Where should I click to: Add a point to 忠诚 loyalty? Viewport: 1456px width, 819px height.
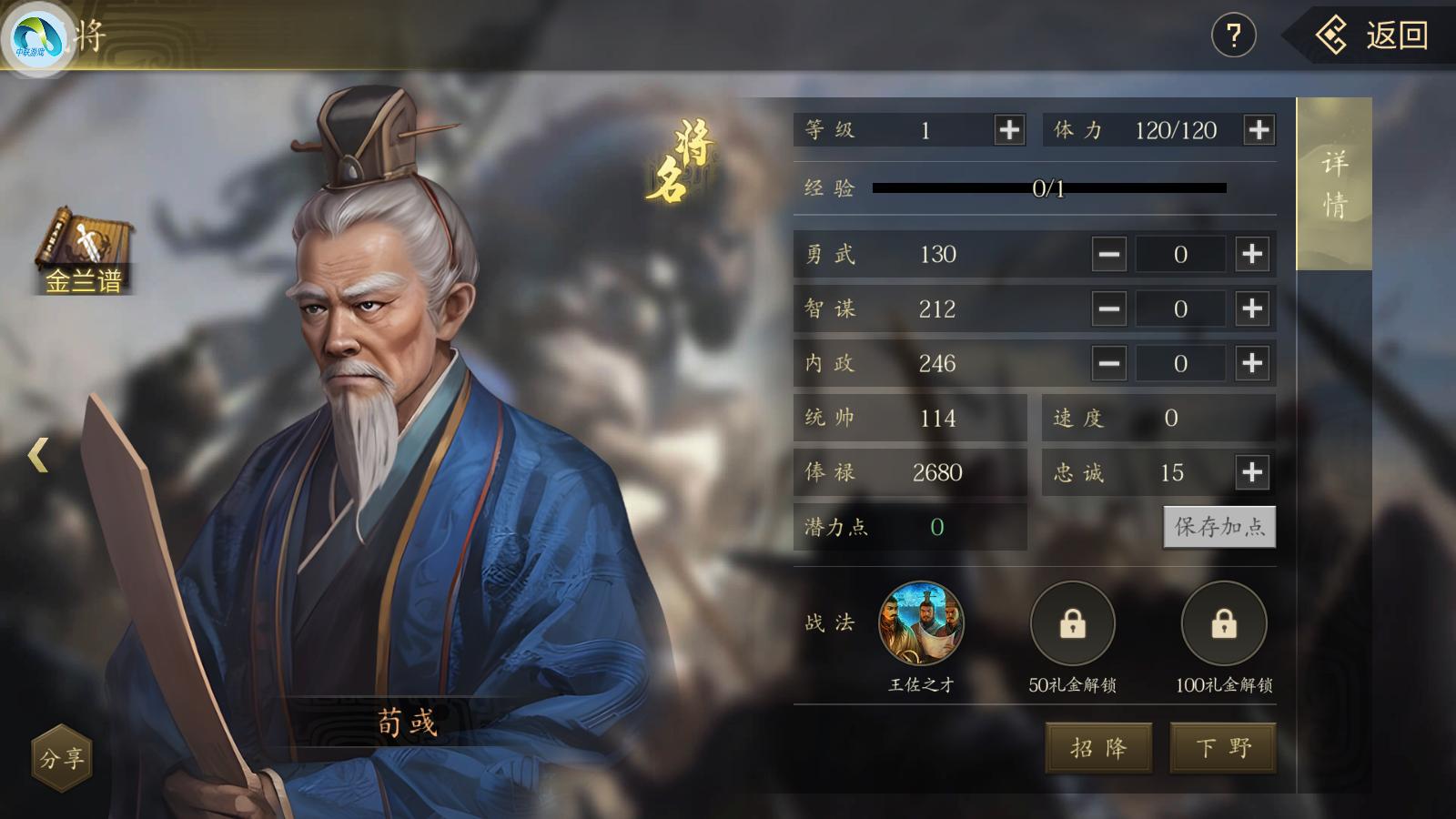point(1252,472)
